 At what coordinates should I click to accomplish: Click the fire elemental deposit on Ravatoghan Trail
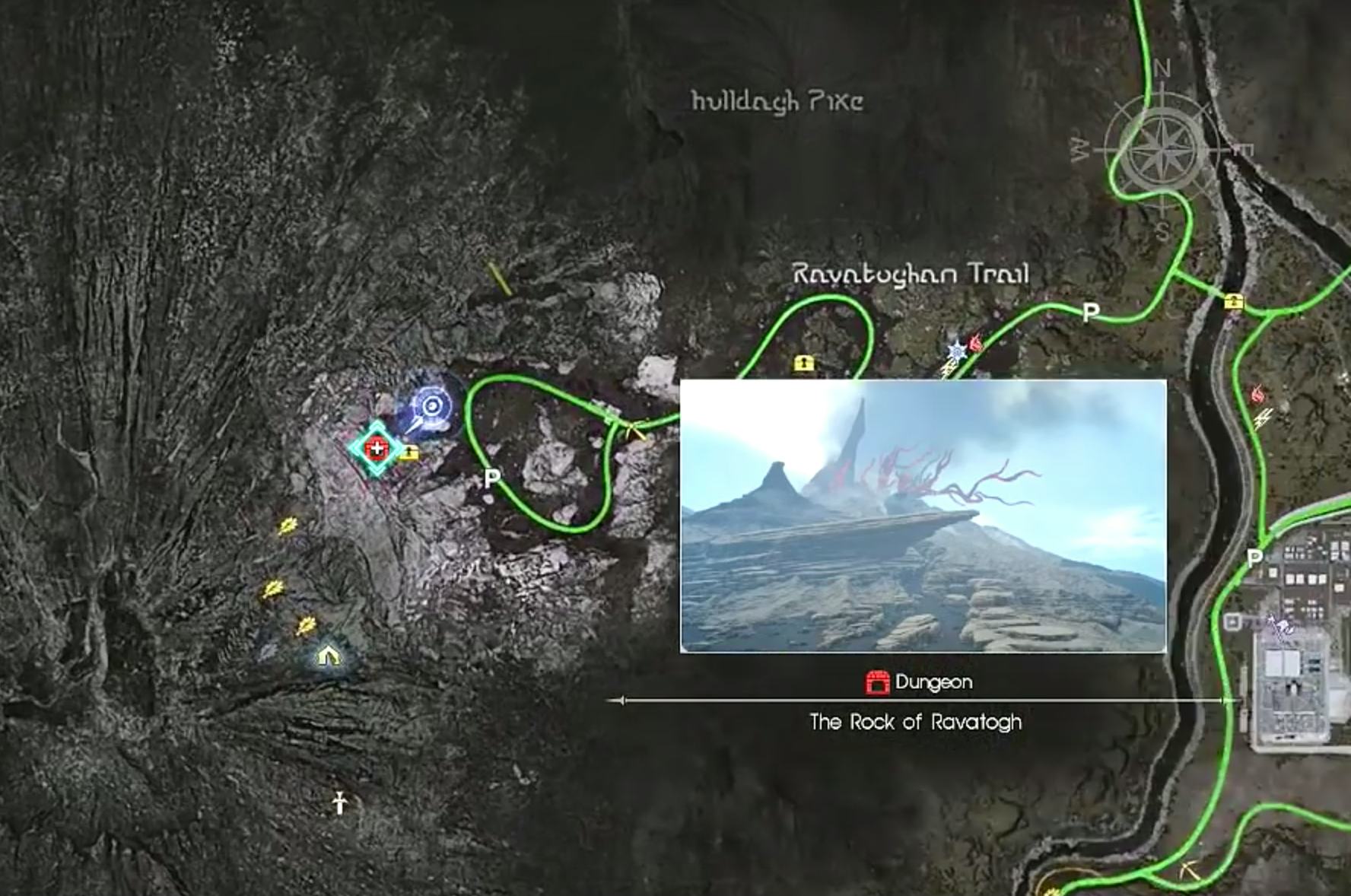(x=975, y=342)
